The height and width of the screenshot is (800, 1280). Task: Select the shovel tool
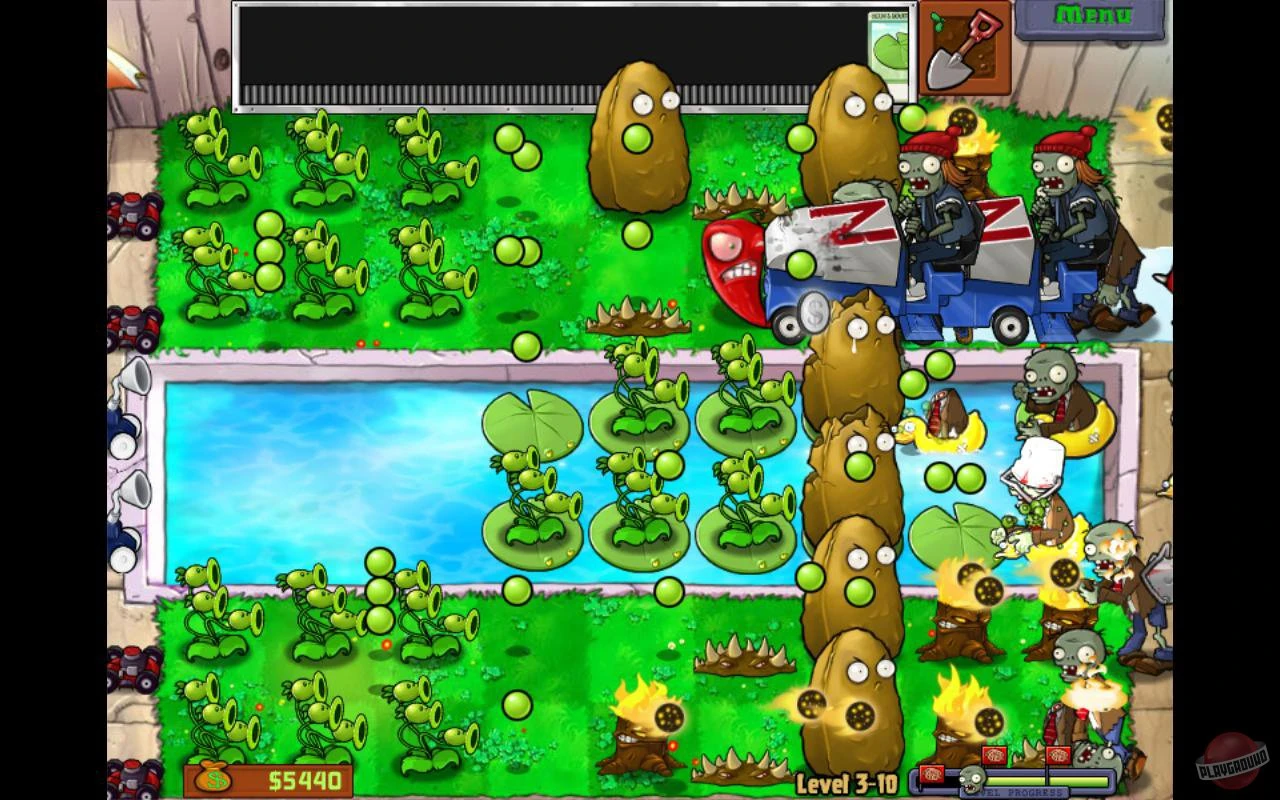pos(963,48)
